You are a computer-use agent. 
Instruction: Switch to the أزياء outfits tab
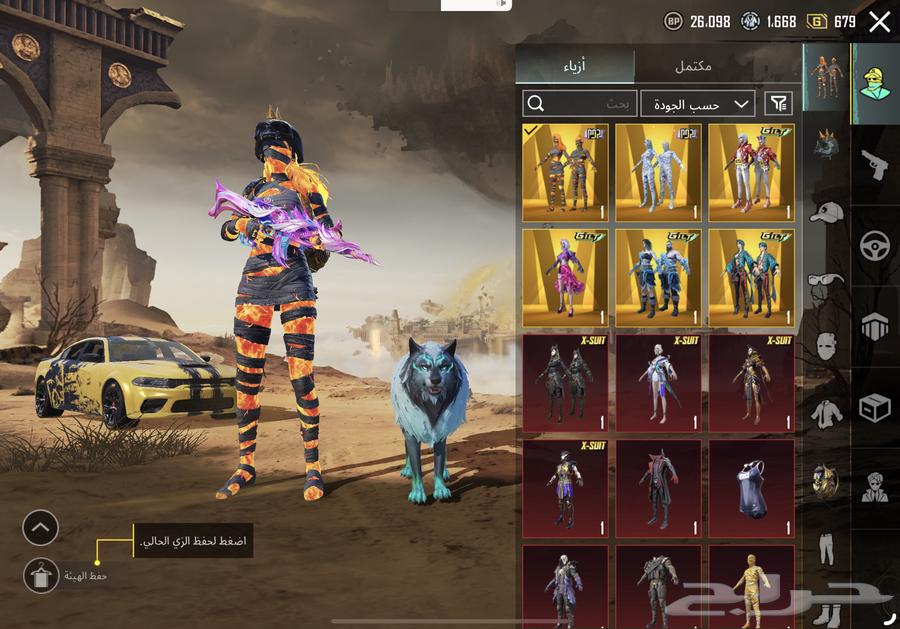click(574, 66)
